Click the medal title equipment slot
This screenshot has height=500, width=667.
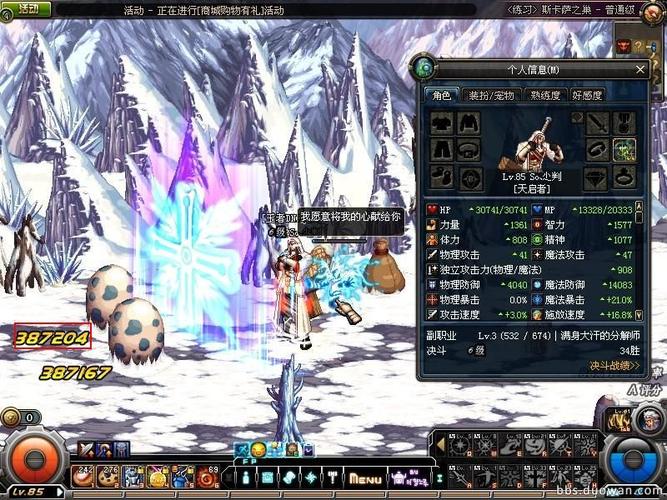click(623, 123)
